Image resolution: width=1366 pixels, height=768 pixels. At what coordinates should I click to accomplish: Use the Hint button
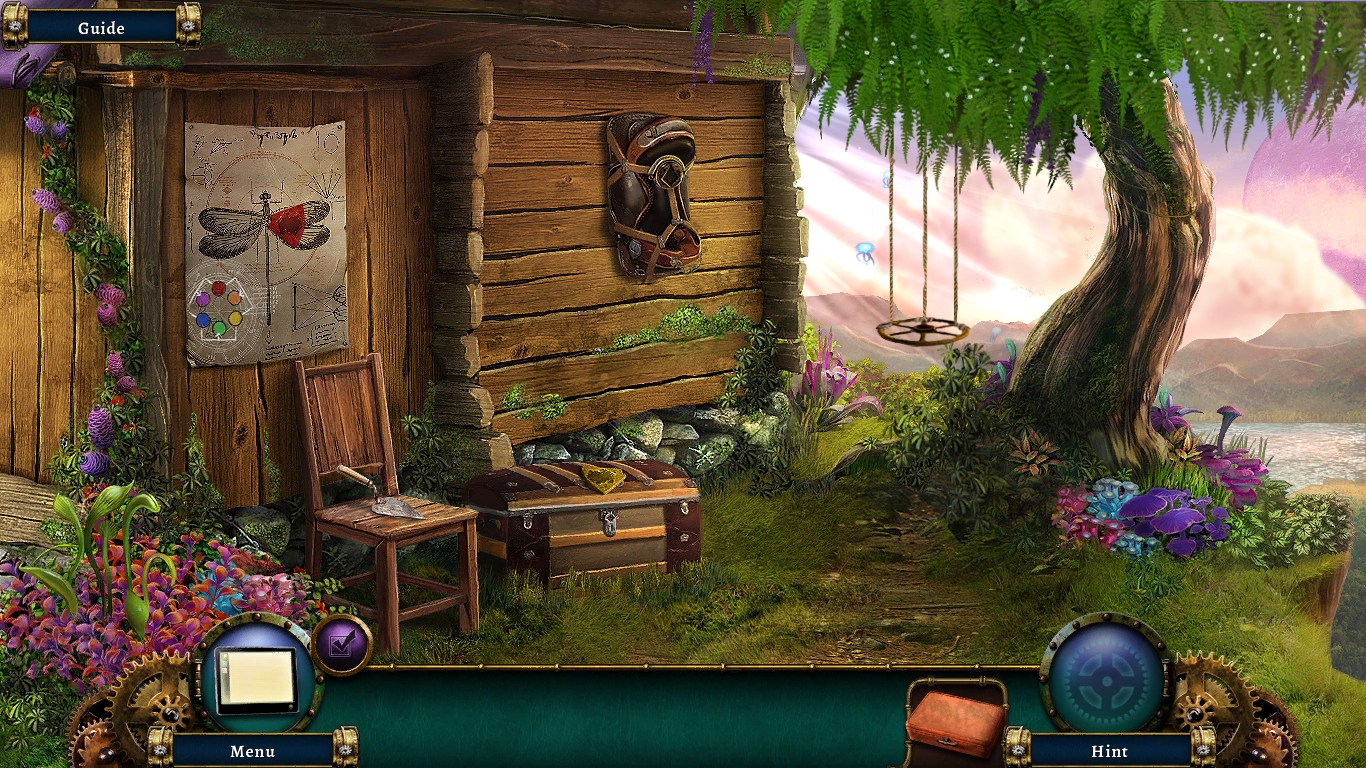[x=1109, y=751]
